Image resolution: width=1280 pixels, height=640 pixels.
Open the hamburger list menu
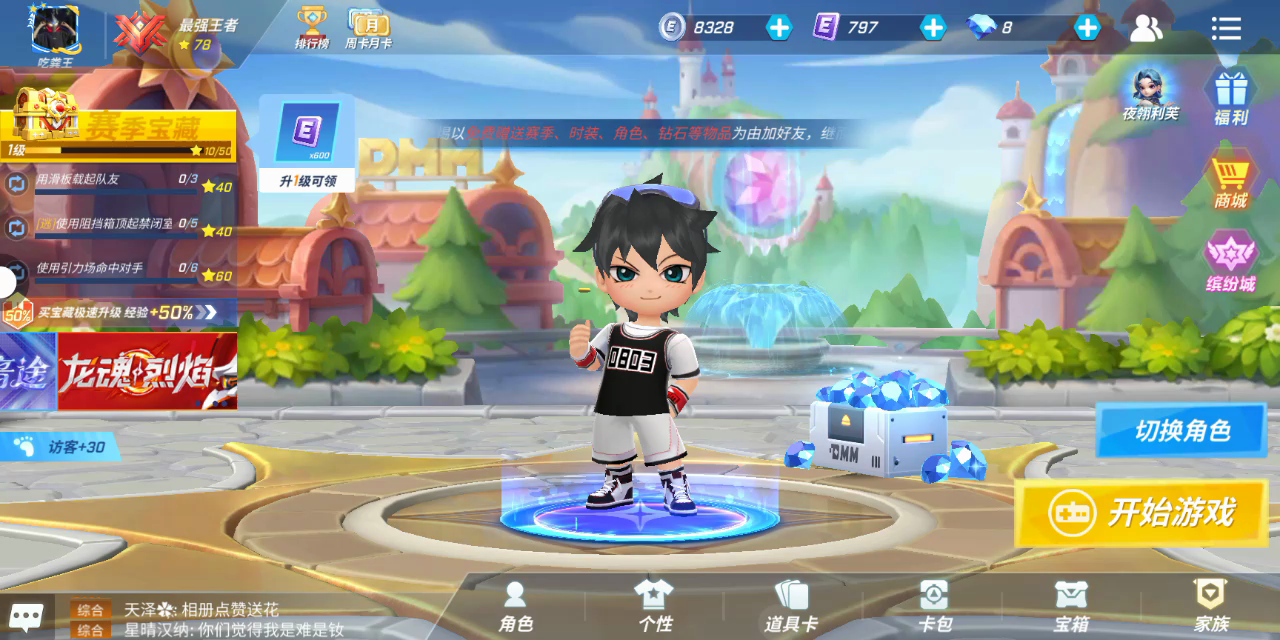coord(1226,28)
